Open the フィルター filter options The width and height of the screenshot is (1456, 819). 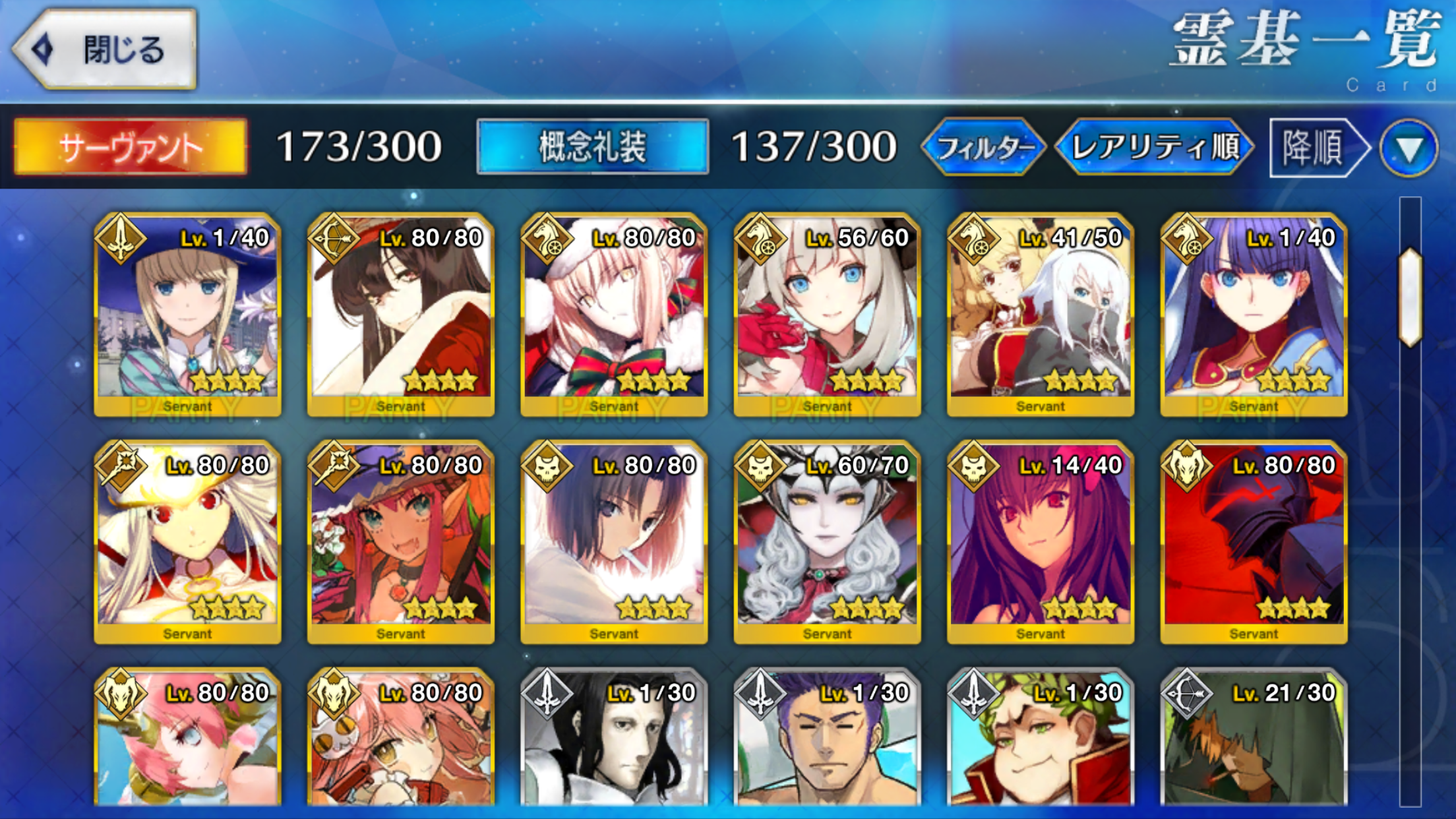tap(984, 146)
